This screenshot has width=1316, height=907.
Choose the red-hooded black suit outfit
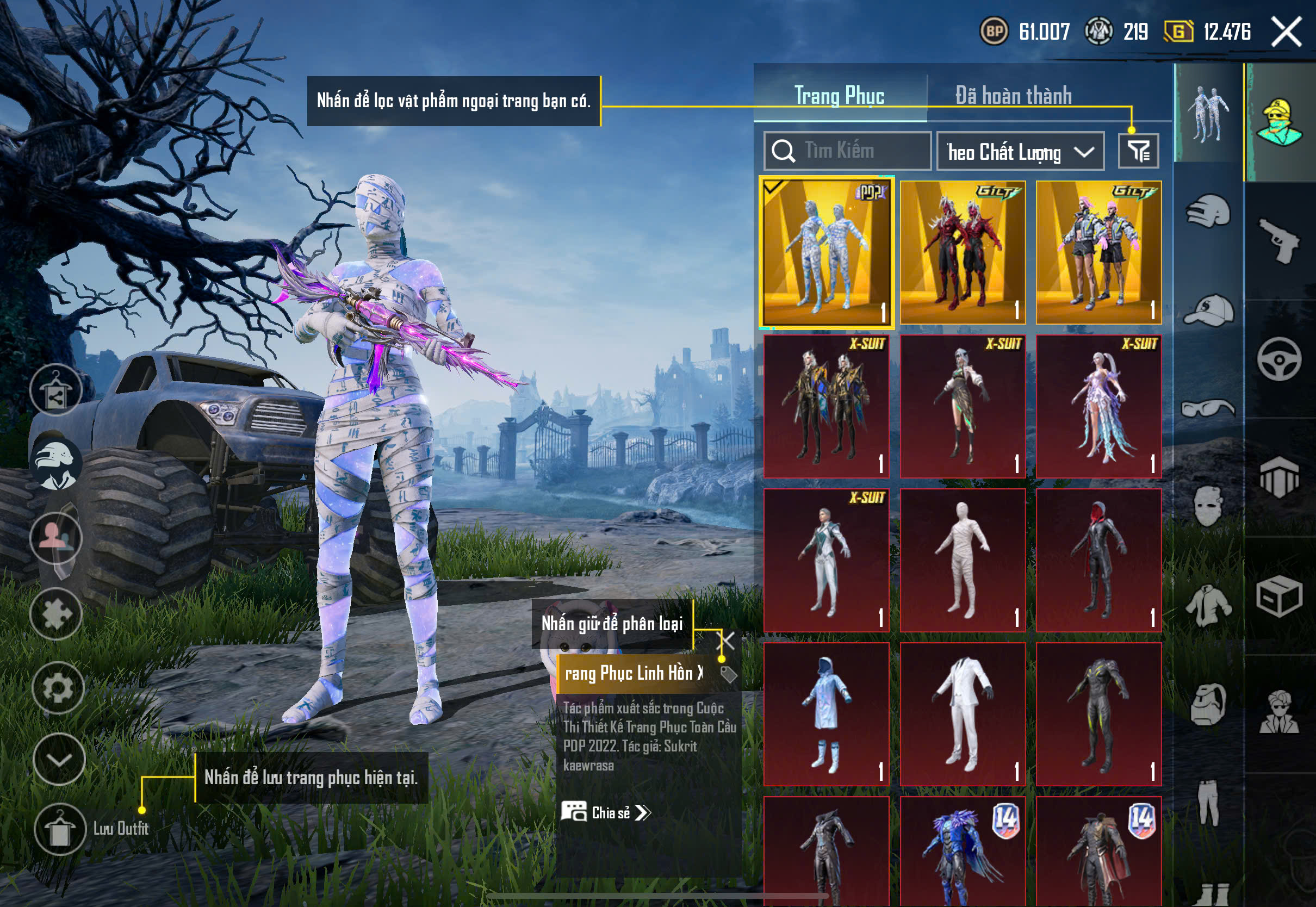pyautogui.click(x=1098, y=560)
